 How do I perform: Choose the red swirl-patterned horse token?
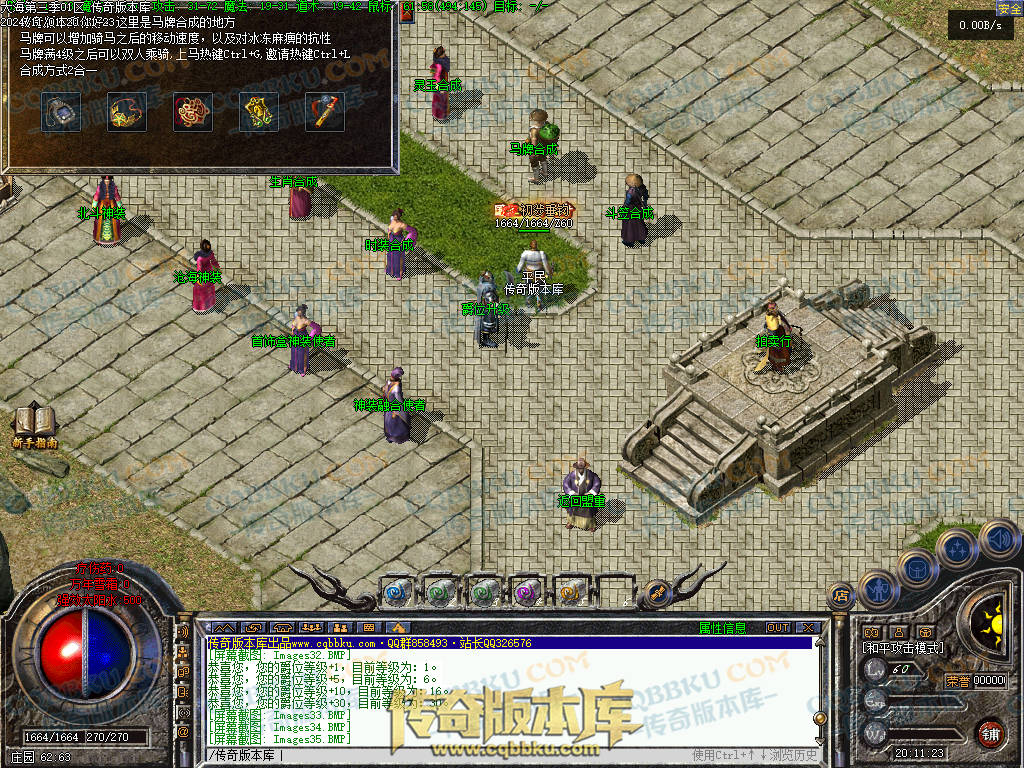tap(193, 112)
